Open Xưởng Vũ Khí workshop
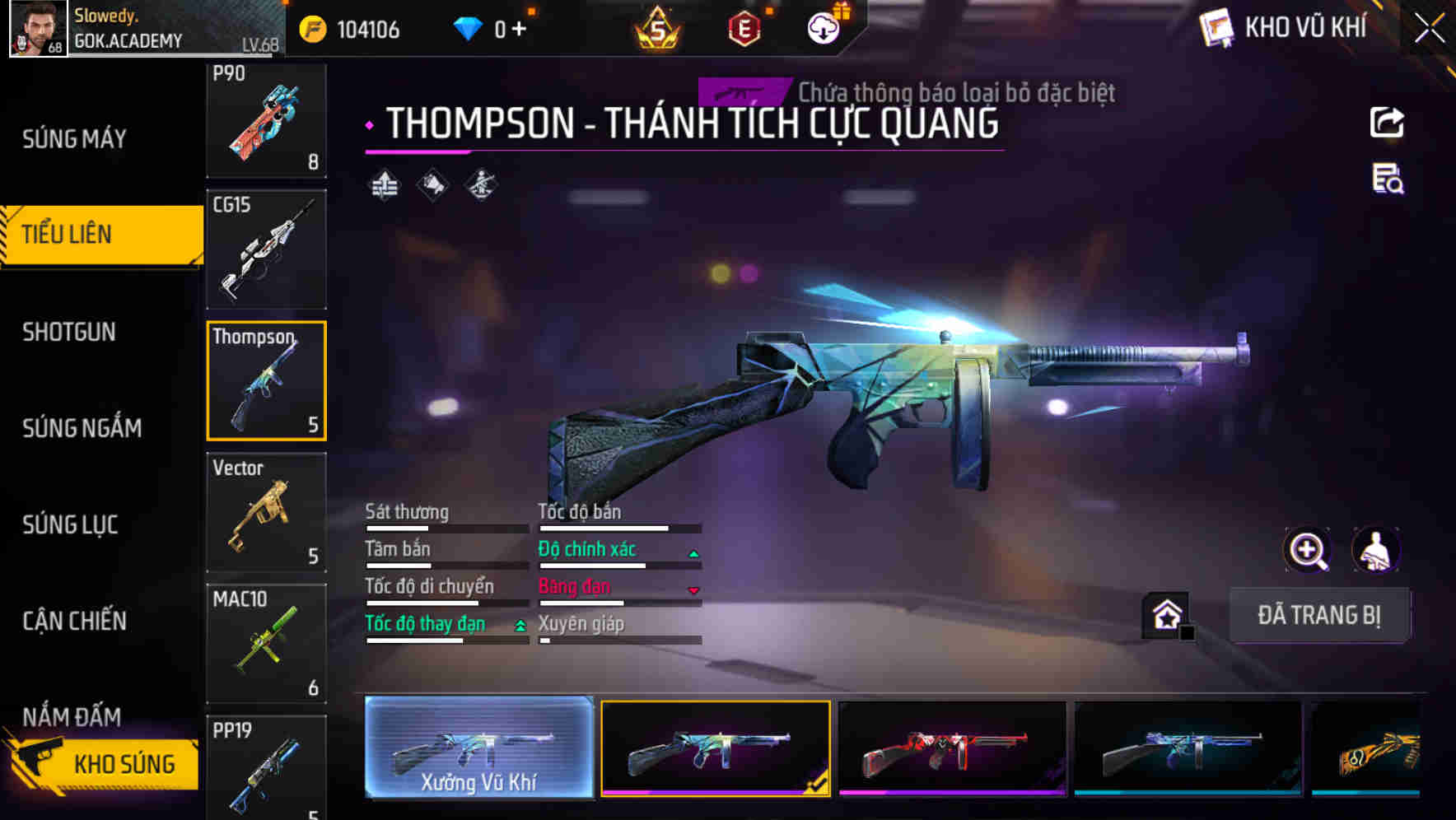 click(478, 749)
